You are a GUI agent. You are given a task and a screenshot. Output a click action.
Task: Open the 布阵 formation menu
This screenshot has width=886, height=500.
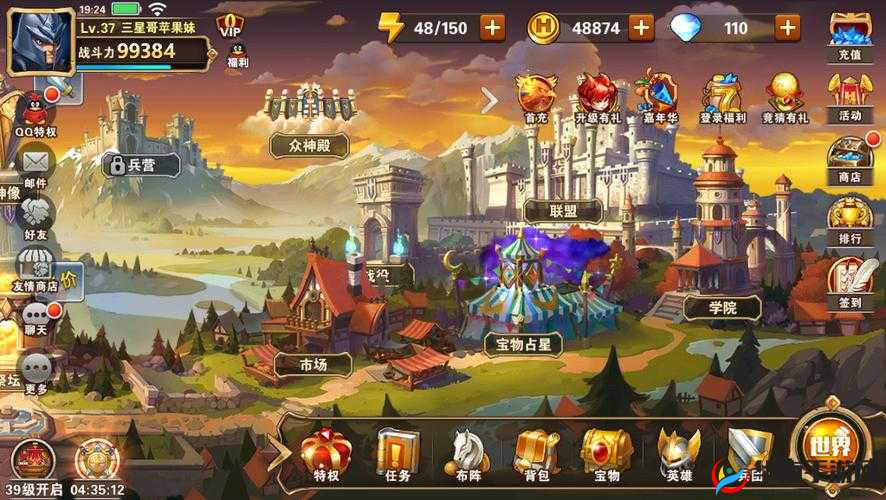point(467,455)
